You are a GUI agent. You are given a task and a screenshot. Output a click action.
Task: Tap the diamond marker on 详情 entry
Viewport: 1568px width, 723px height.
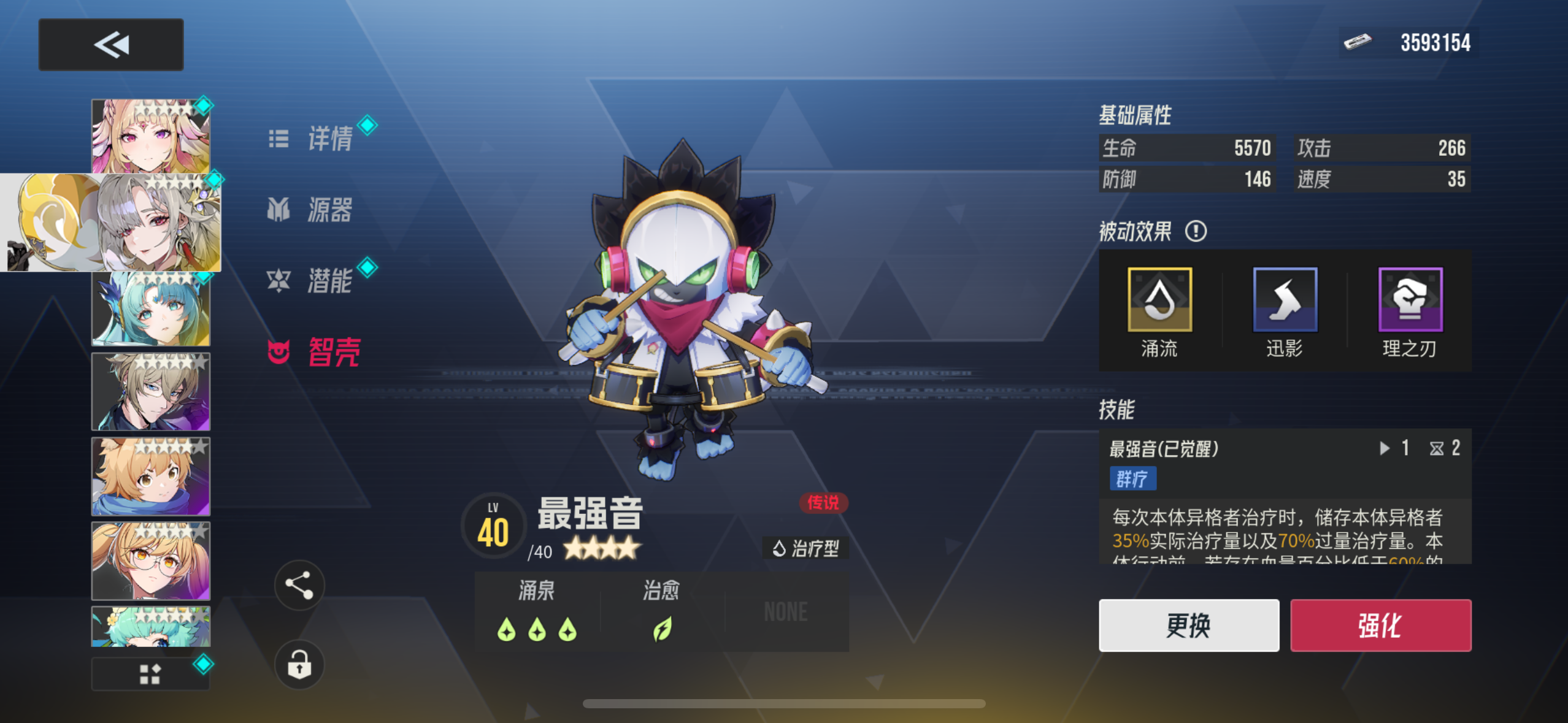367,125
